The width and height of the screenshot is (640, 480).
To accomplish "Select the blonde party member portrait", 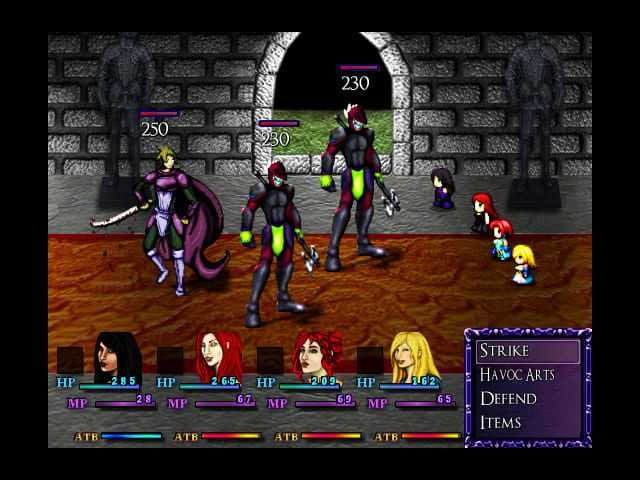I will point(413,355).
